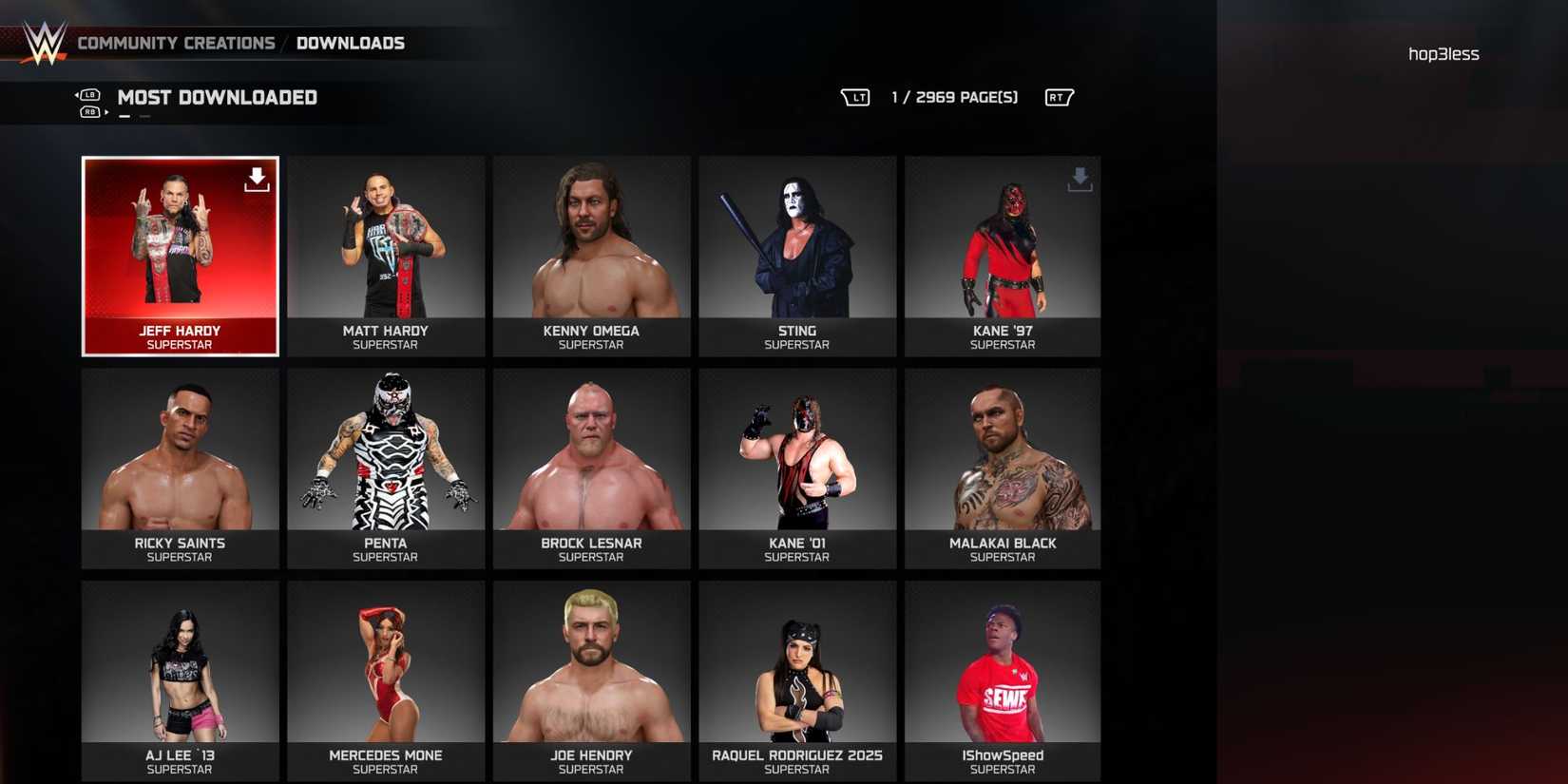The height and width of the screenshot is (784, 1568).
Task: Pick the Joe Hendry superstar tile
Action: click(x=591, y=680)
